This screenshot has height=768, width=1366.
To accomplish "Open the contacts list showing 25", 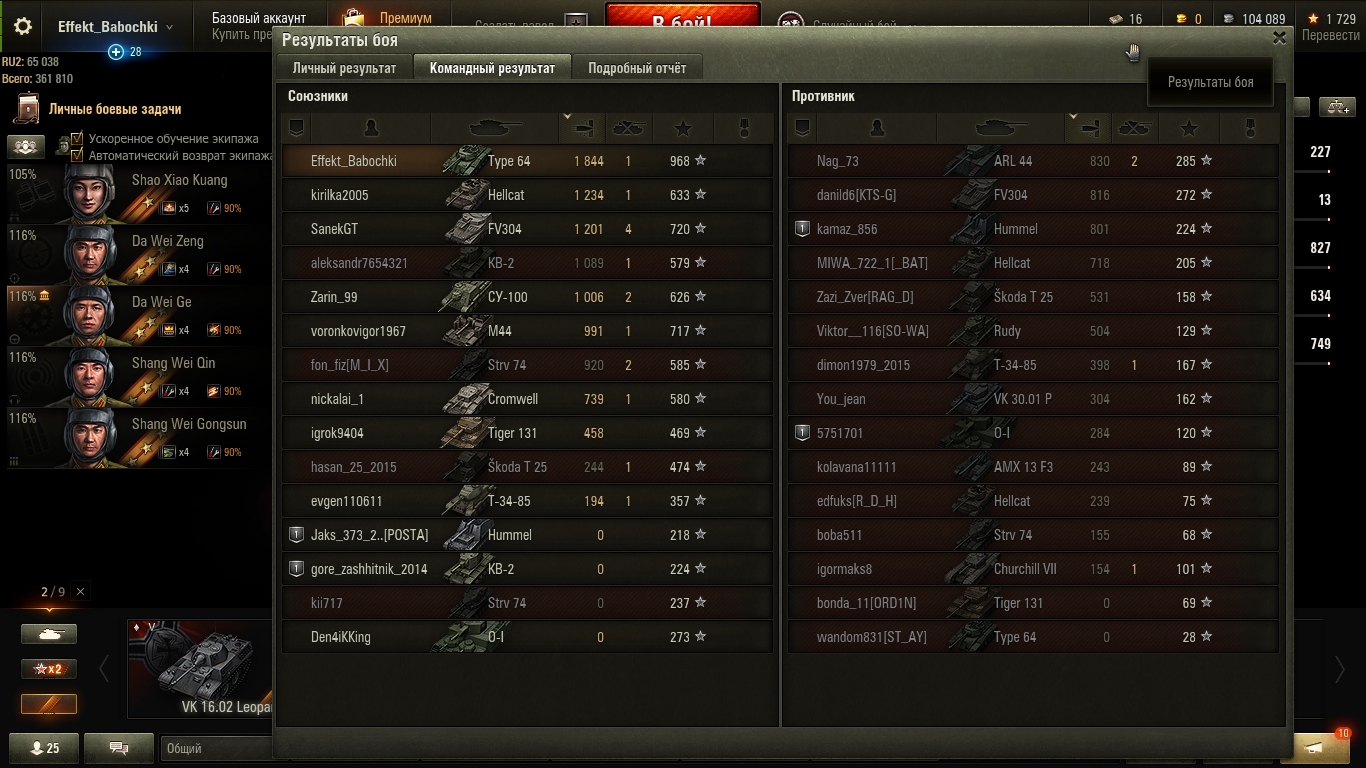I will click(x=45, y=748).
